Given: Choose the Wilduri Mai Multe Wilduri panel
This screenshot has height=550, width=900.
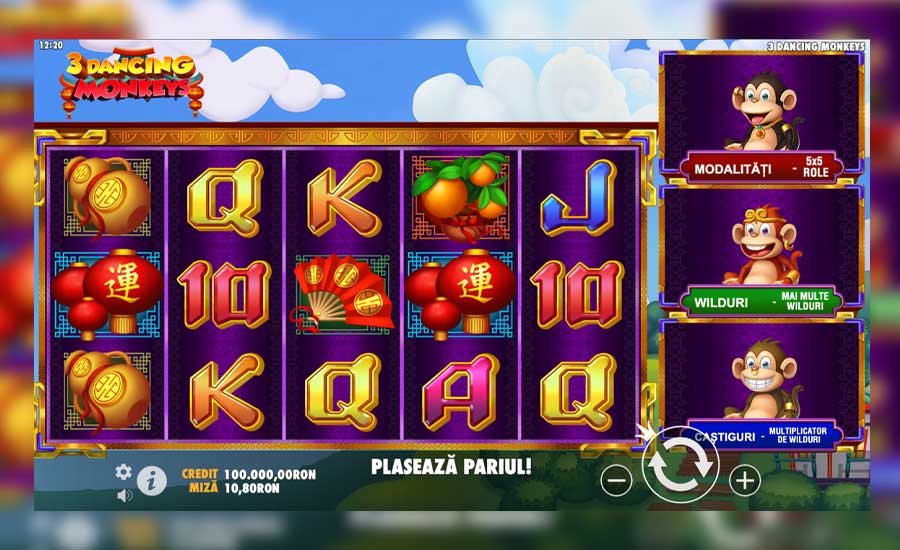Looking at the screenshot, I should click(x=761, y=250).
